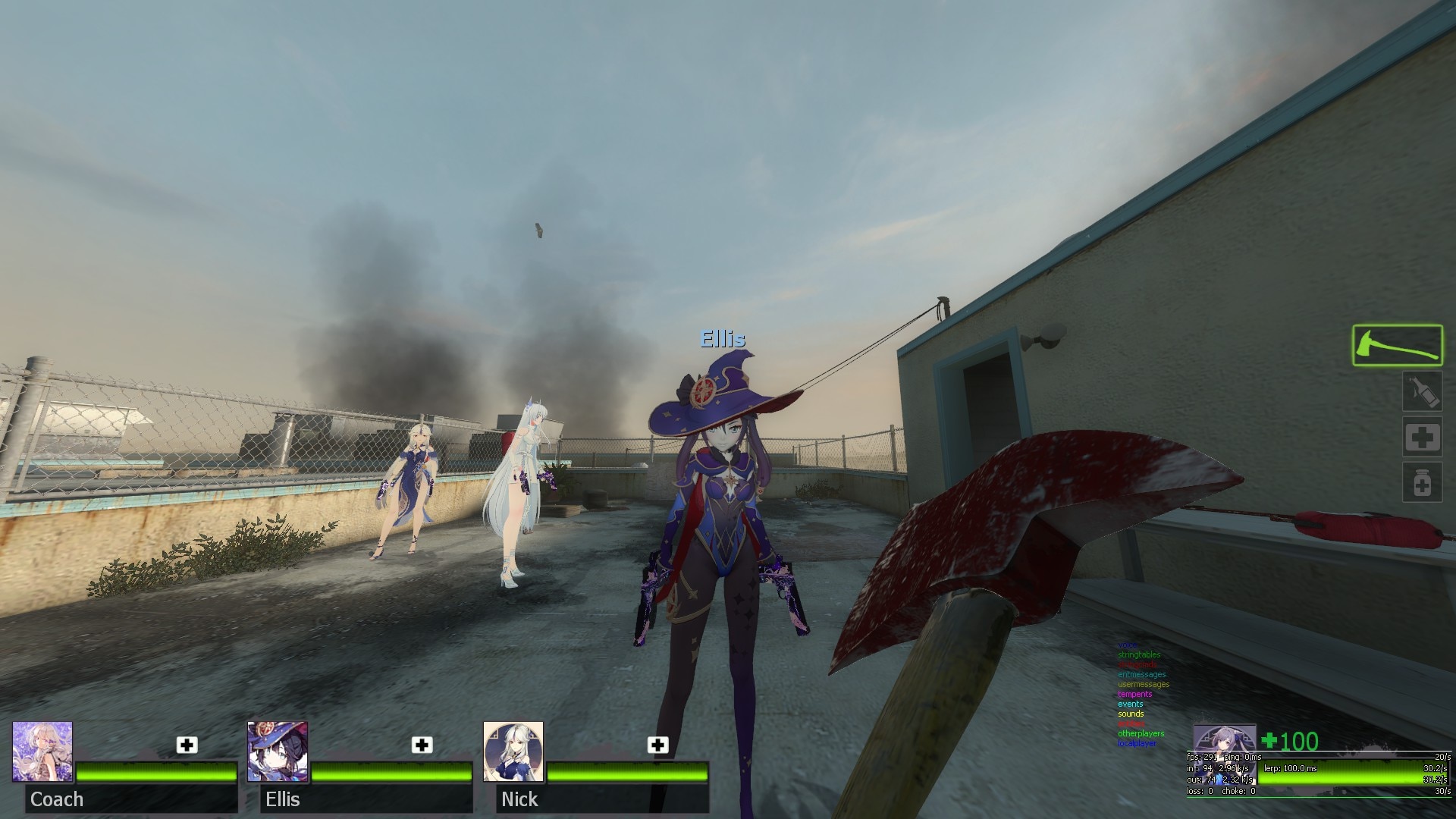Click your own character portrait beside 100 health
The height and width of the screenshot is (819, 1456).
pos(1224,739)
